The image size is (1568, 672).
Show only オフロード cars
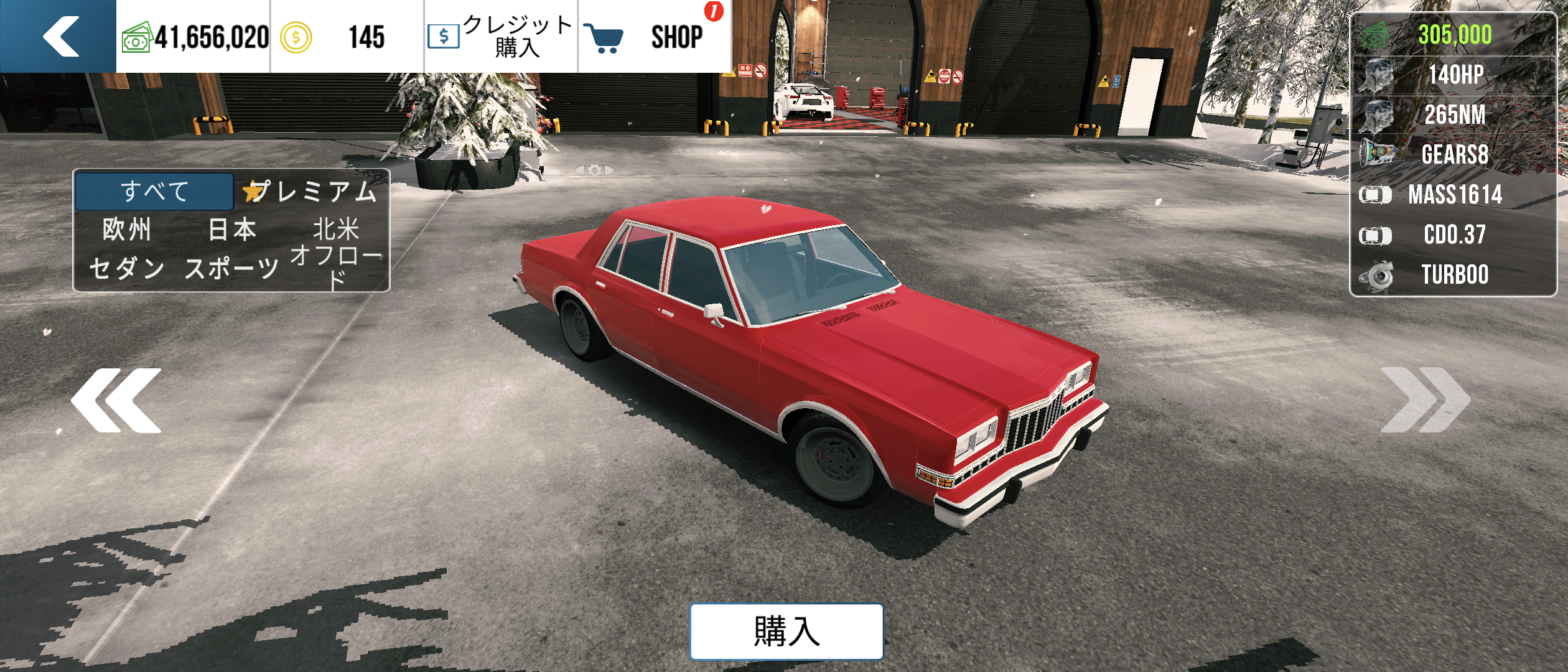[x=336, y=266]
